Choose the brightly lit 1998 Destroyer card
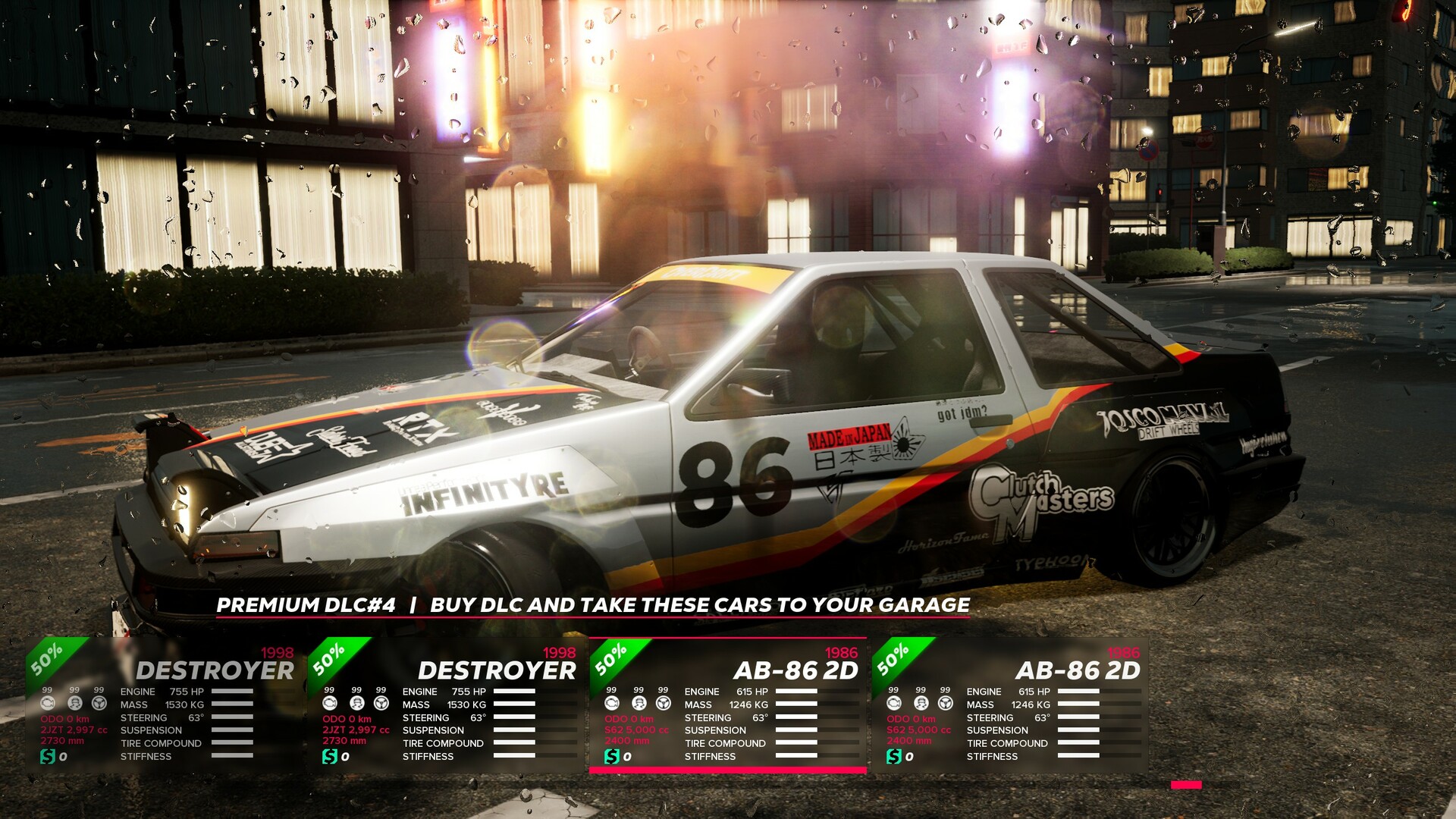 (445, 705)
